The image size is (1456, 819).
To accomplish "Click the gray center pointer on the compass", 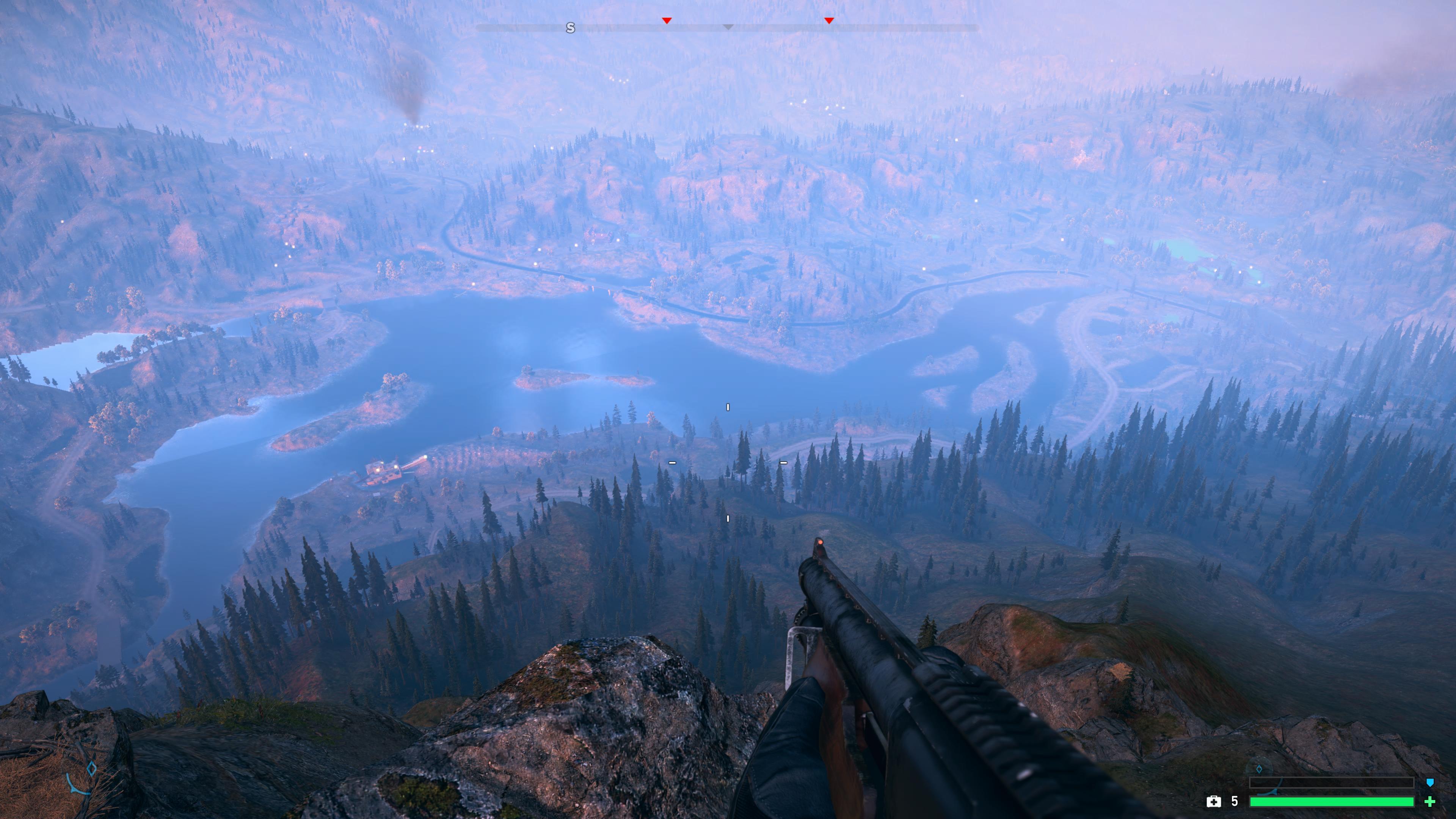I will [x=728, y=27].
